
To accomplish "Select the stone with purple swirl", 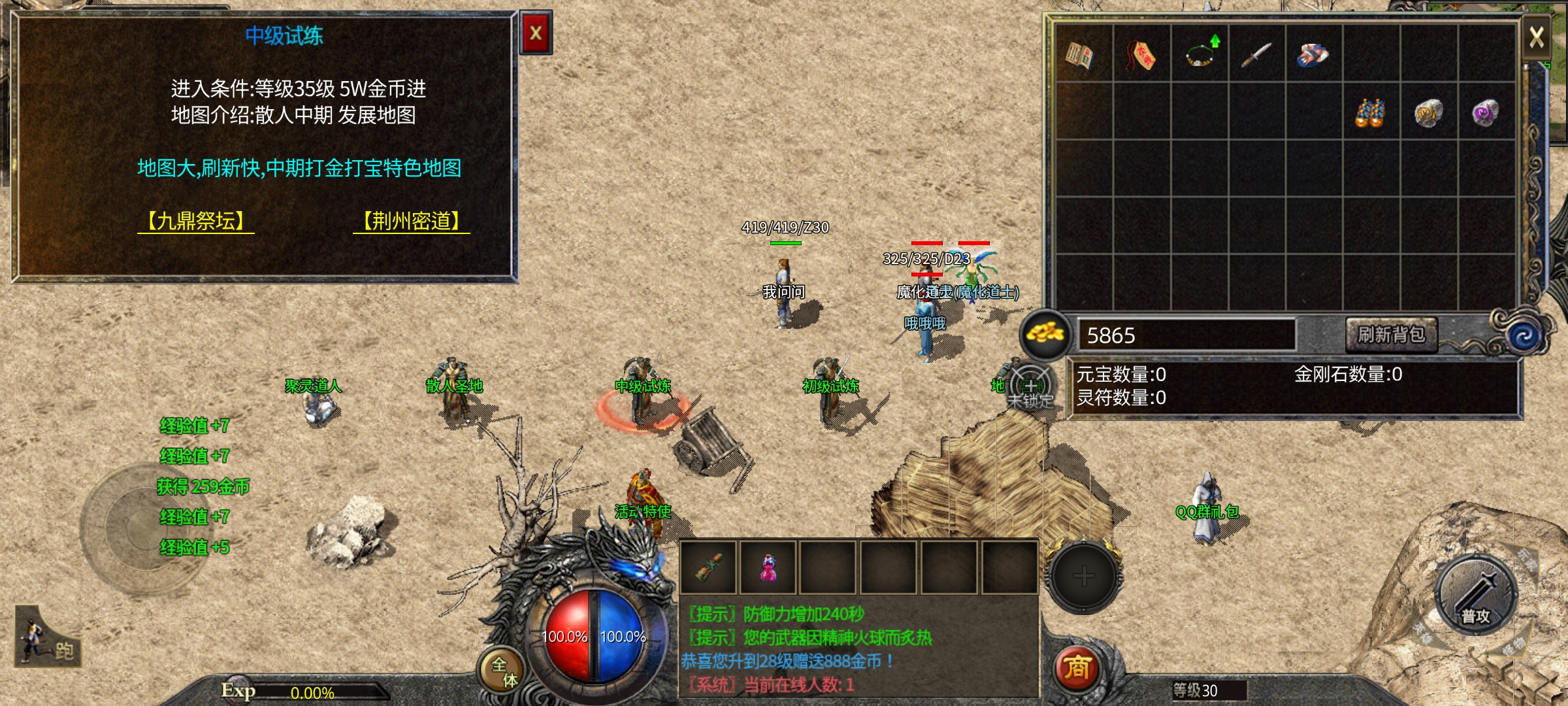I will [x=1486, y=113].
